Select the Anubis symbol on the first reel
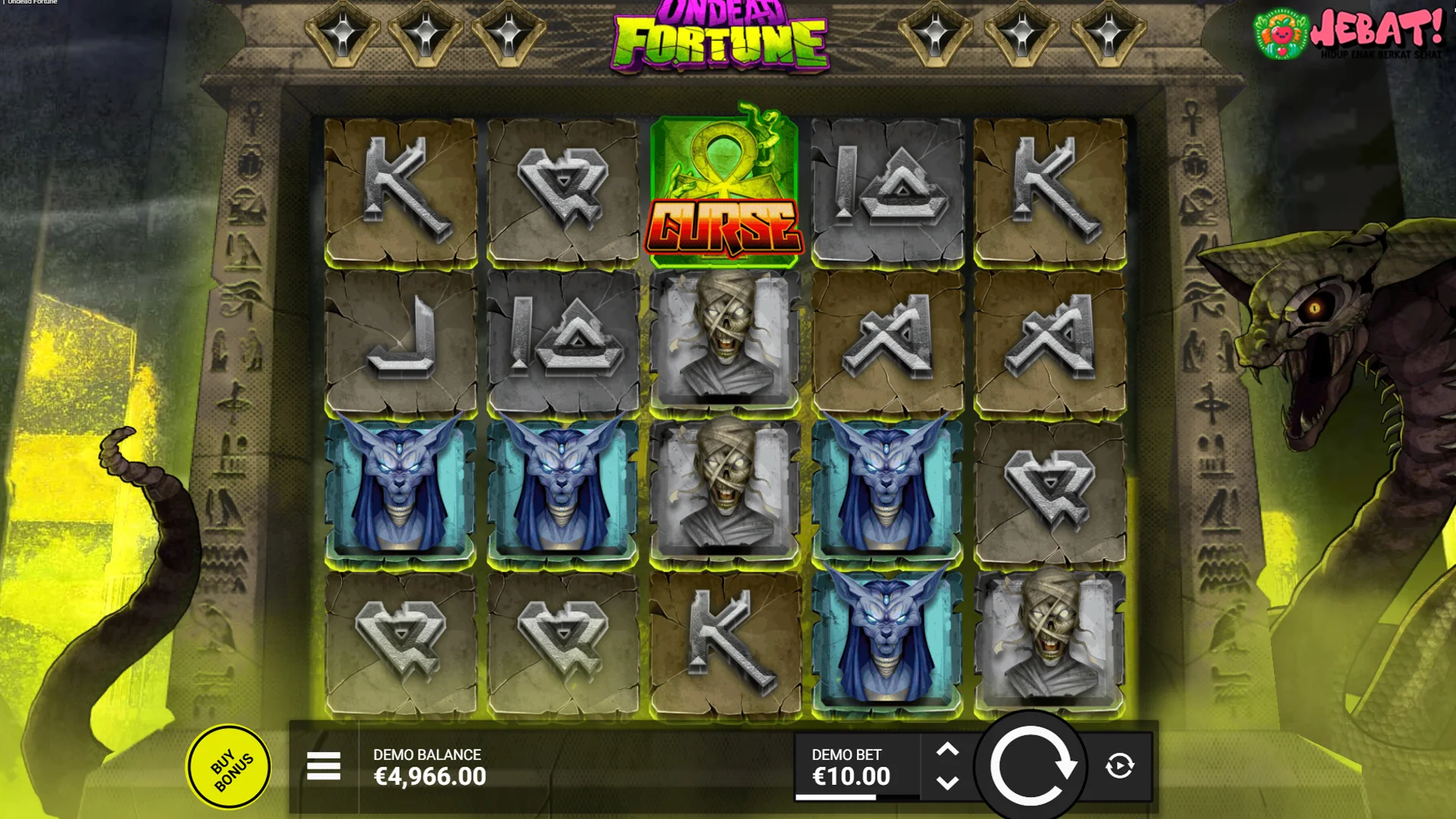 coord(402,485)
